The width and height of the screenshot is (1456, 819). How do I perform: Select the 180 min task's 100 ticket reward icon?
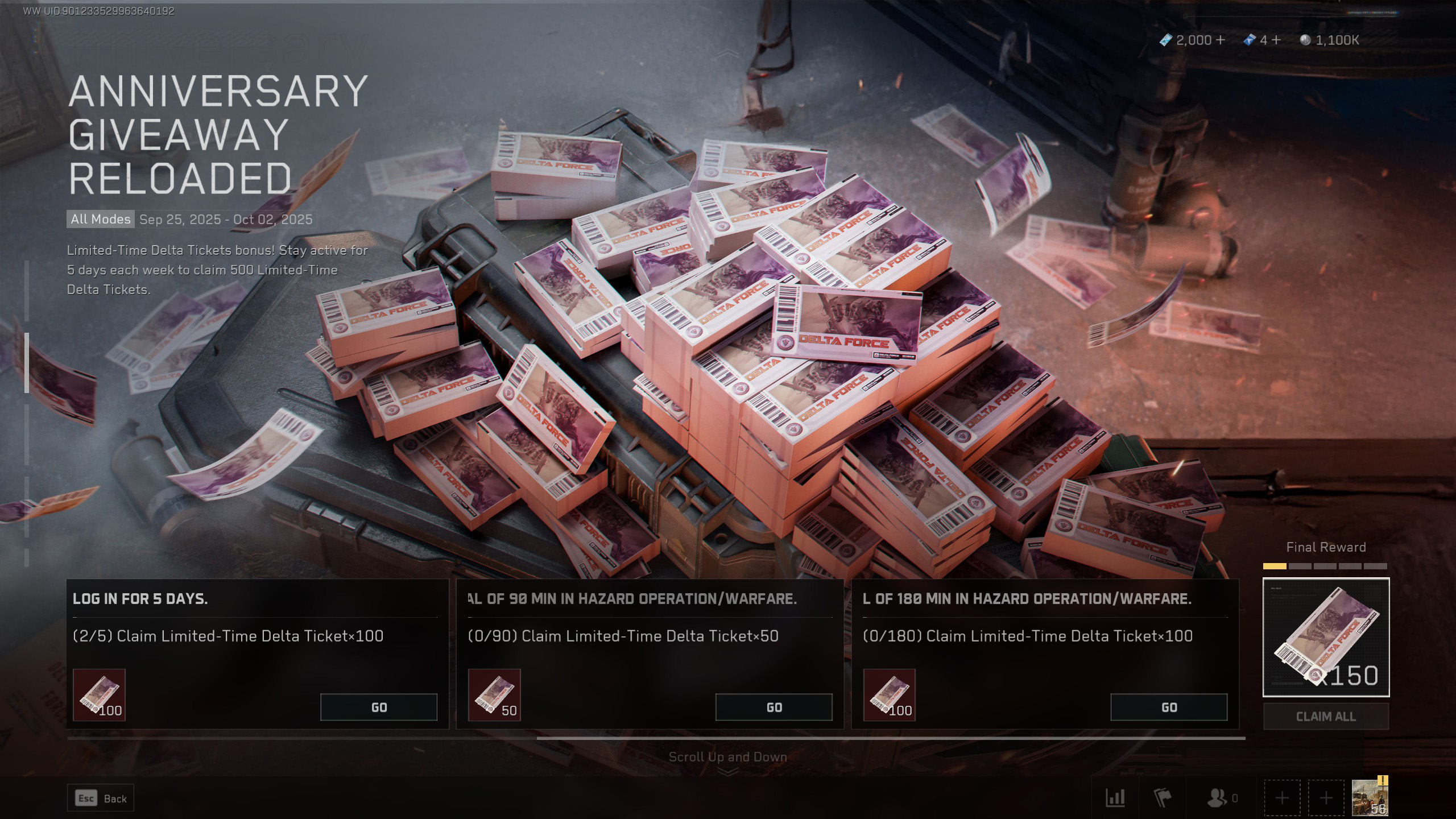(889, 695)
